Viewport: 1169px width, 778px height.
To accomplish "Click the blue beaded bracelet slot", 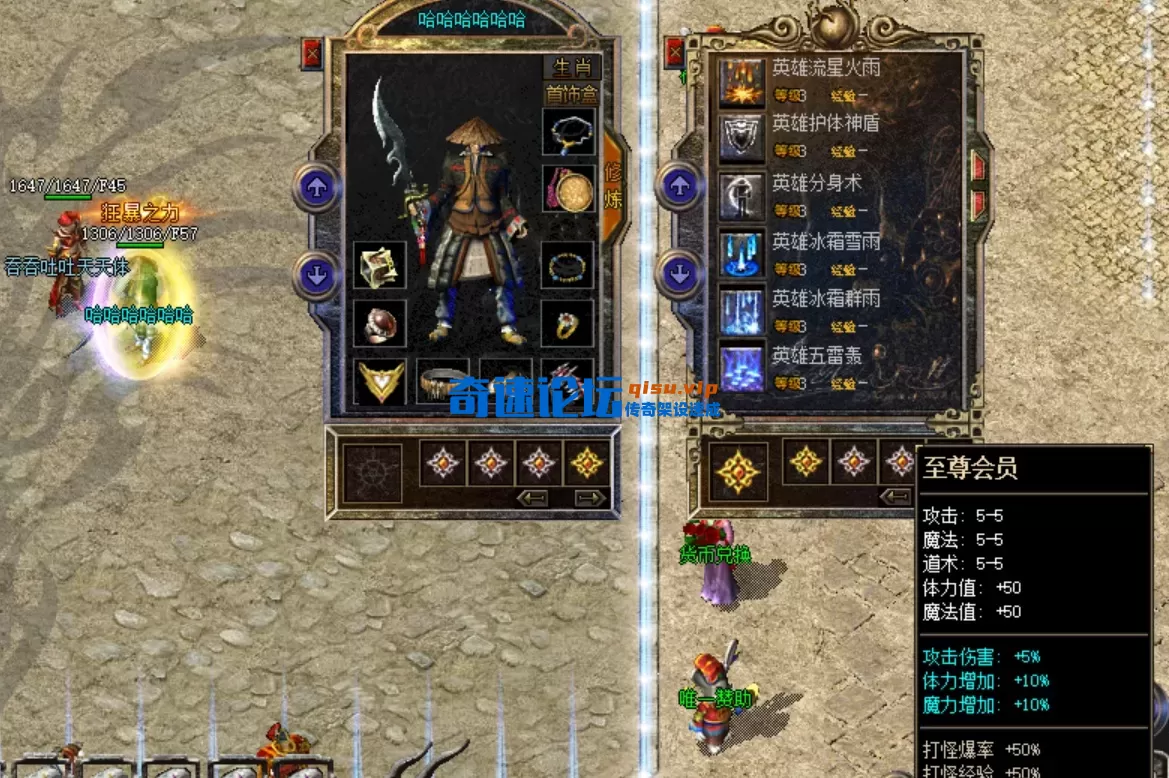I will pos(568,266).
